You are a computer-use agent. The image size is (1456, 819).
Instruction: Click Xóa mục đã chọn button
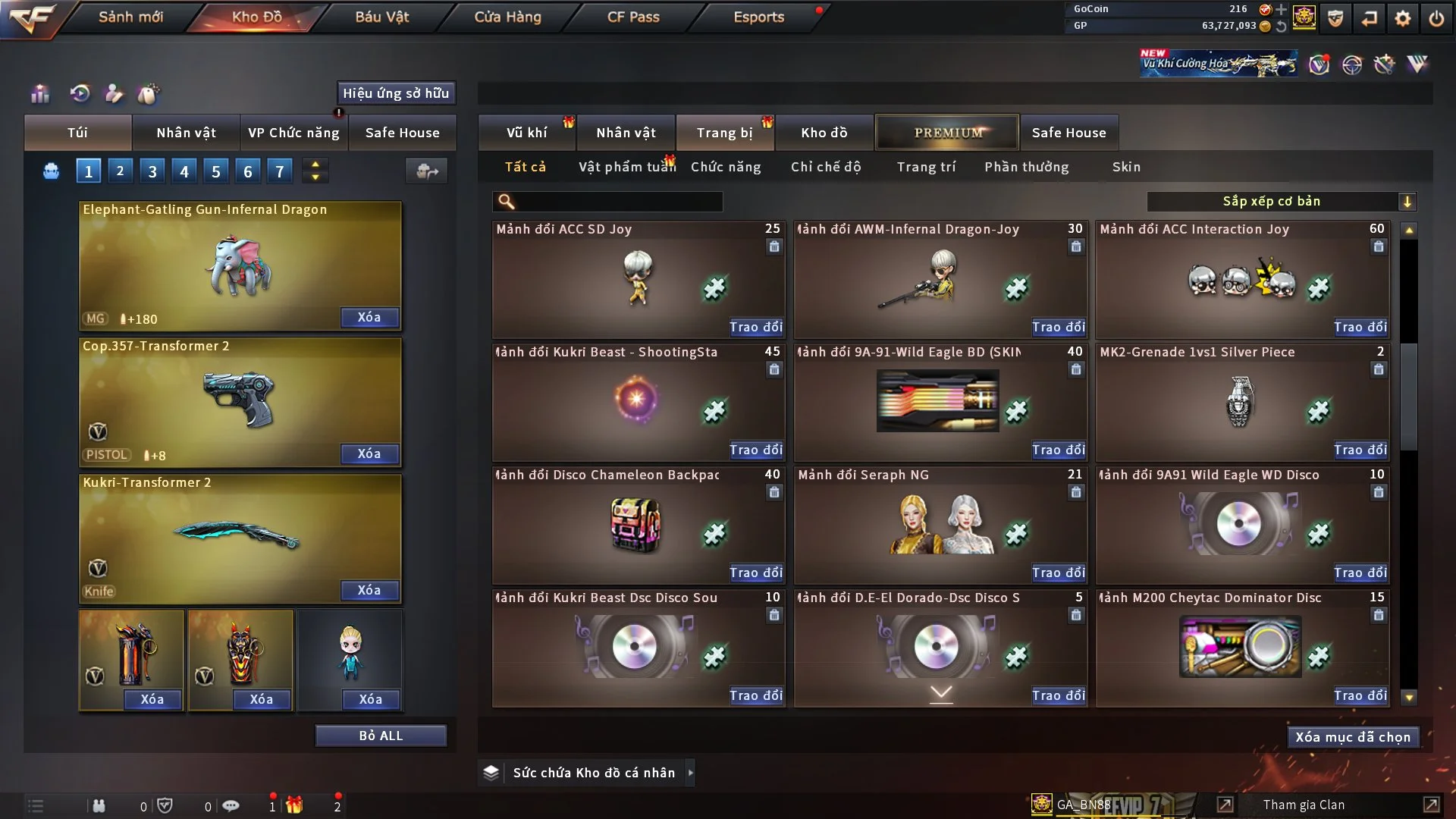(x=1353, y=737)
